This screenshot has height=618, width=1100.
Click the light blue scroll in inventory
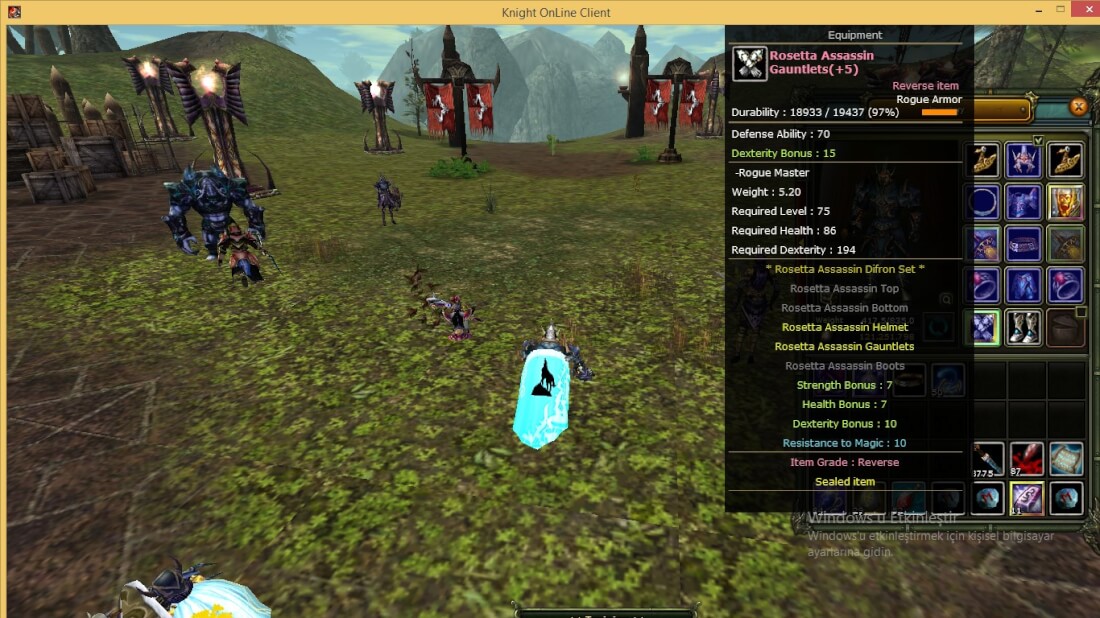(1066, 458)
